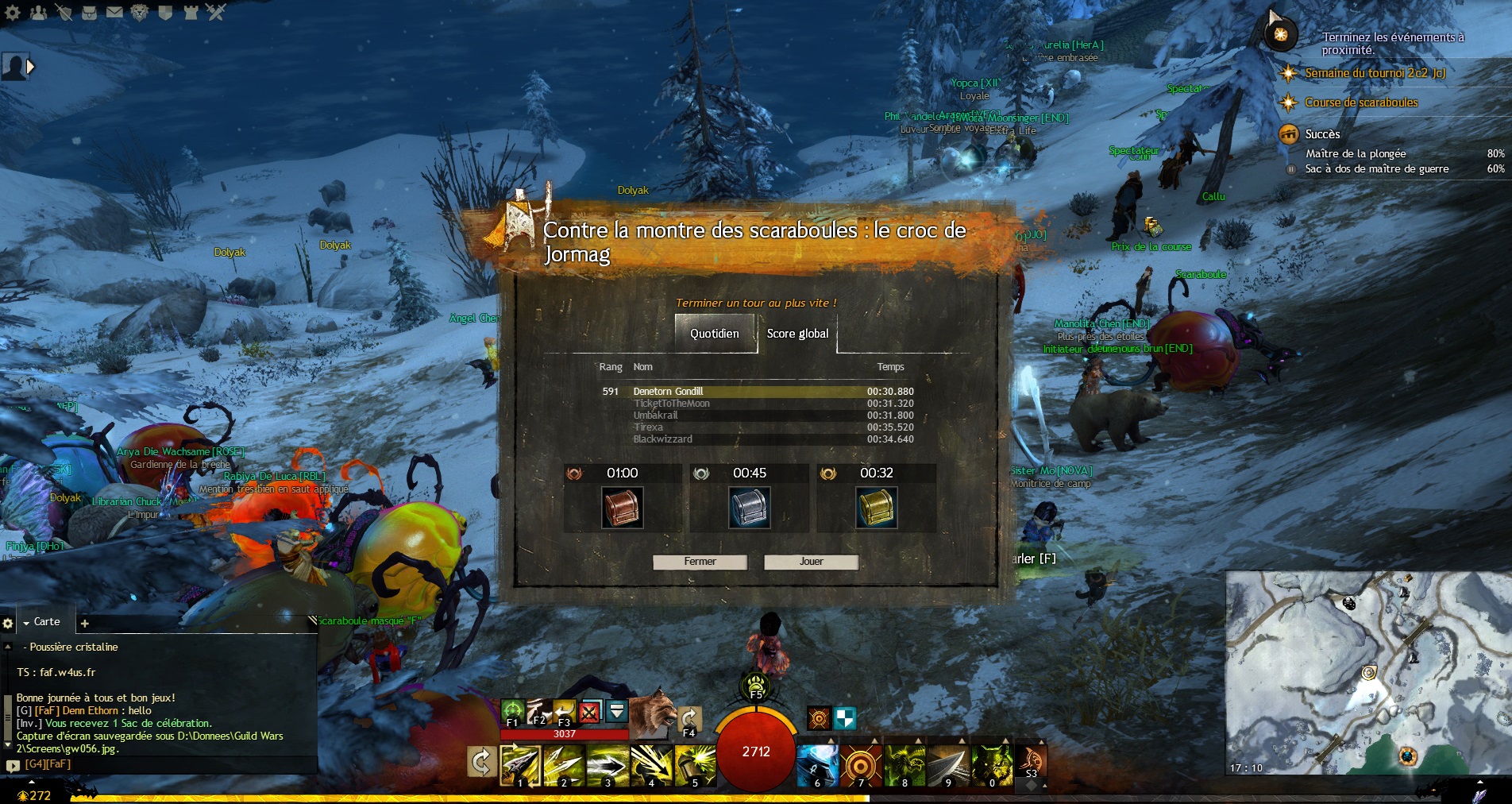Click the bronze chest reward icon
Image resolution: width=1512 pixels, height=804 pixels.
point(623,508)
